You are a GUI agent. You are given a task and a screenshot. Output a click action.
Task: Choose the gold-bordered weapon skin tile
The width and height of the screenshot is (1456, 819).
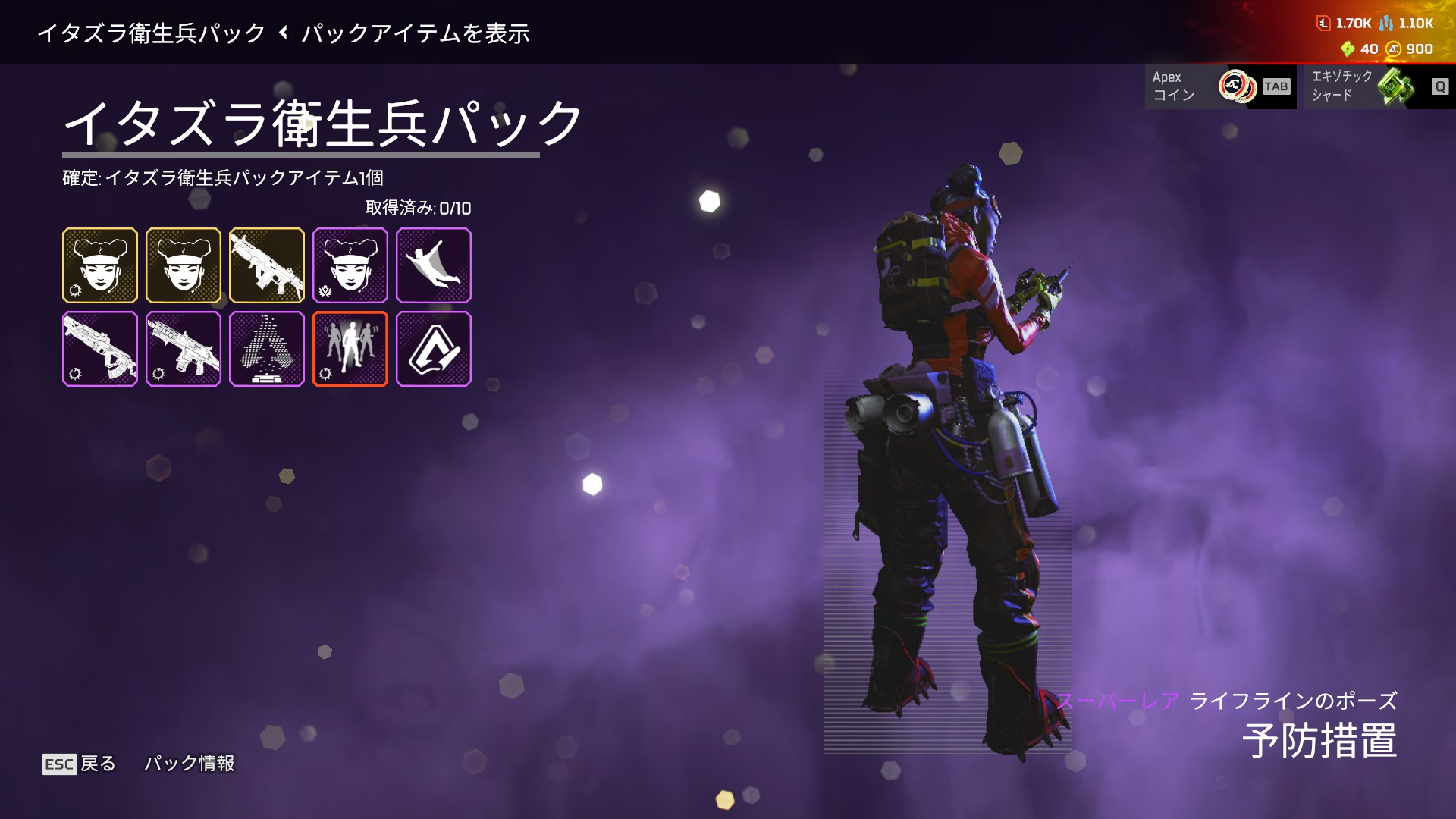pos(267,265)
